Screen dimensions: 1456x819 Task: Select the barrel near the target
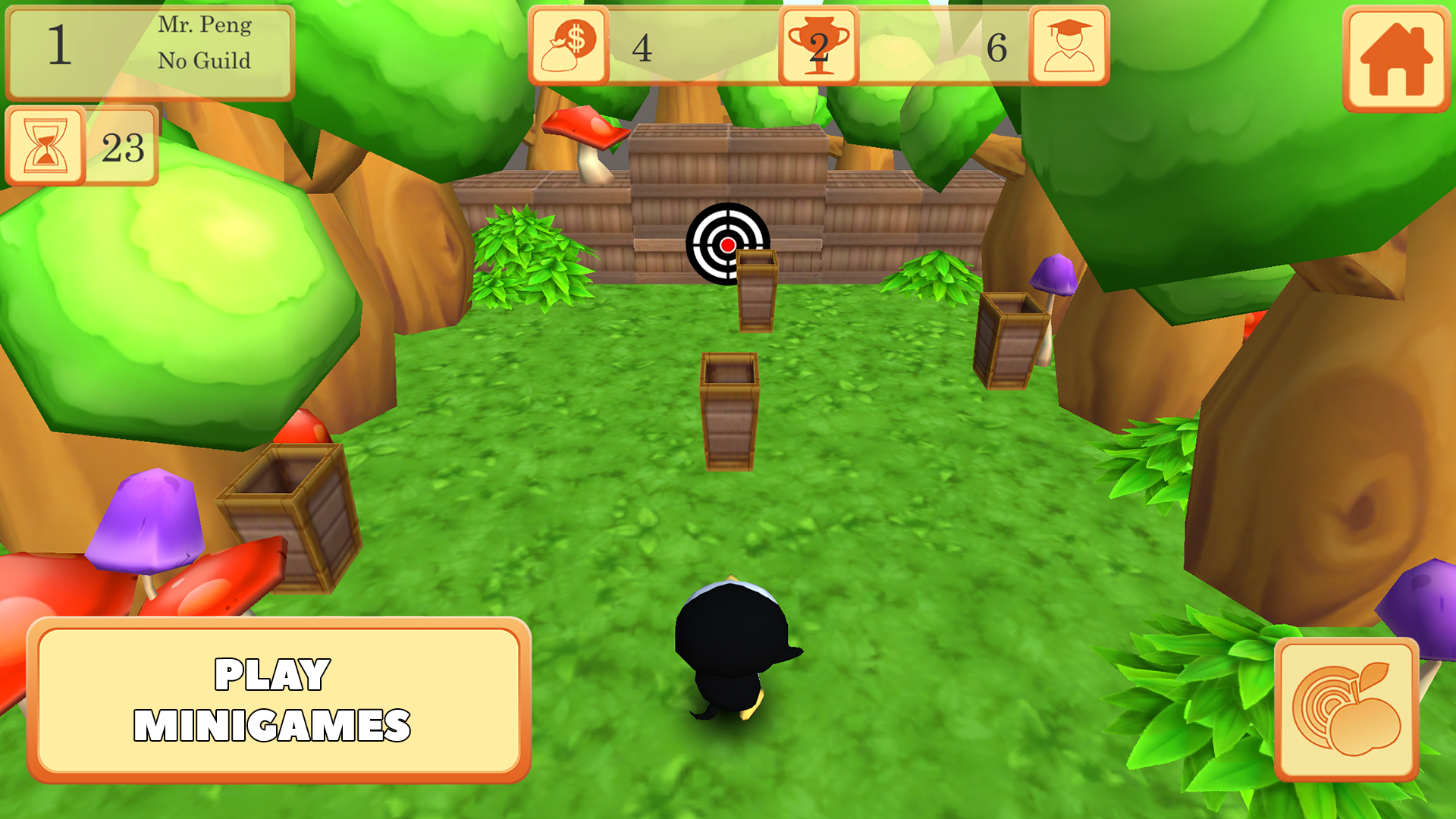757,292
